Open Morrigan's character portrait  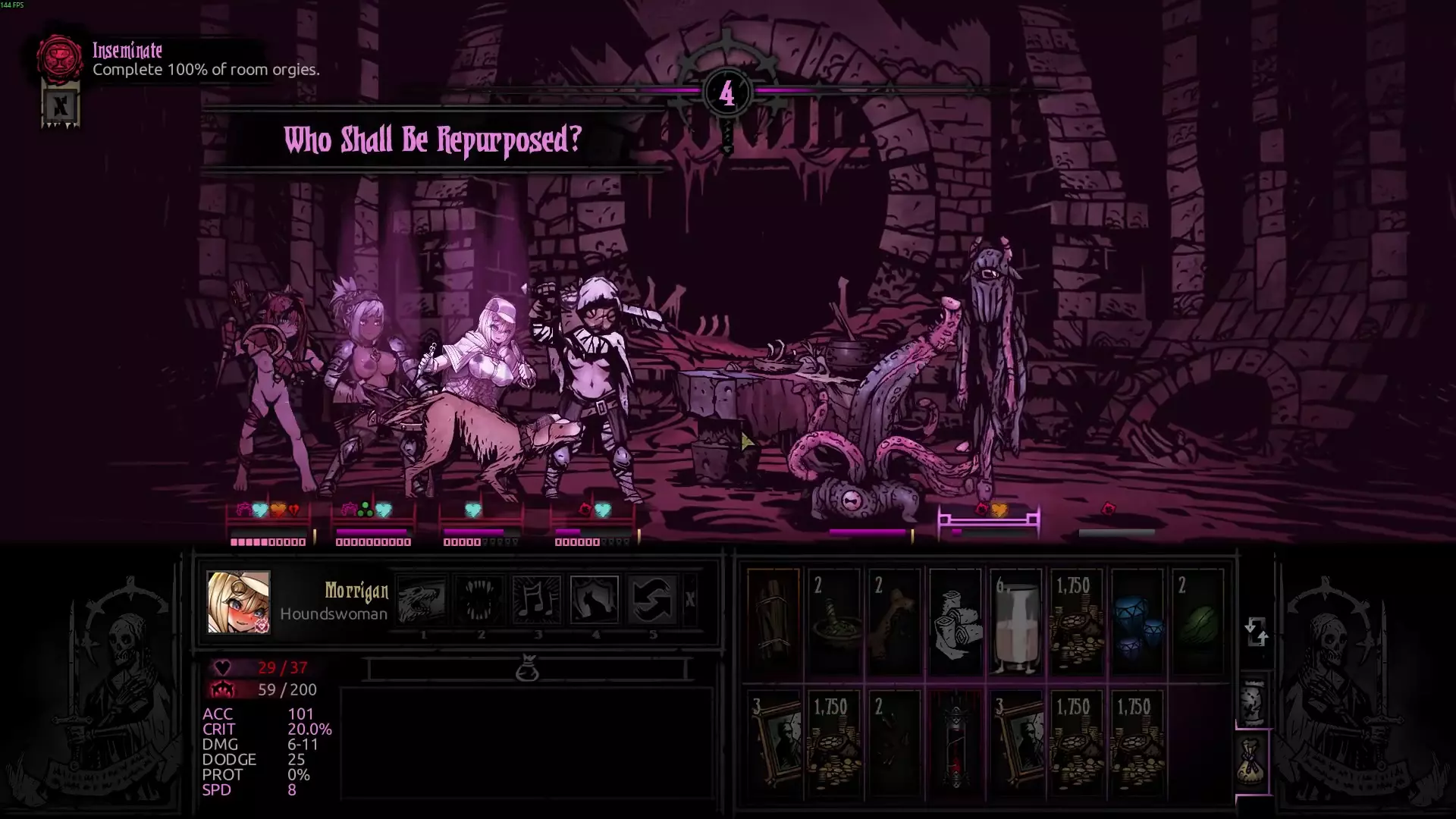pyautogui.click(x=239, y=602)
